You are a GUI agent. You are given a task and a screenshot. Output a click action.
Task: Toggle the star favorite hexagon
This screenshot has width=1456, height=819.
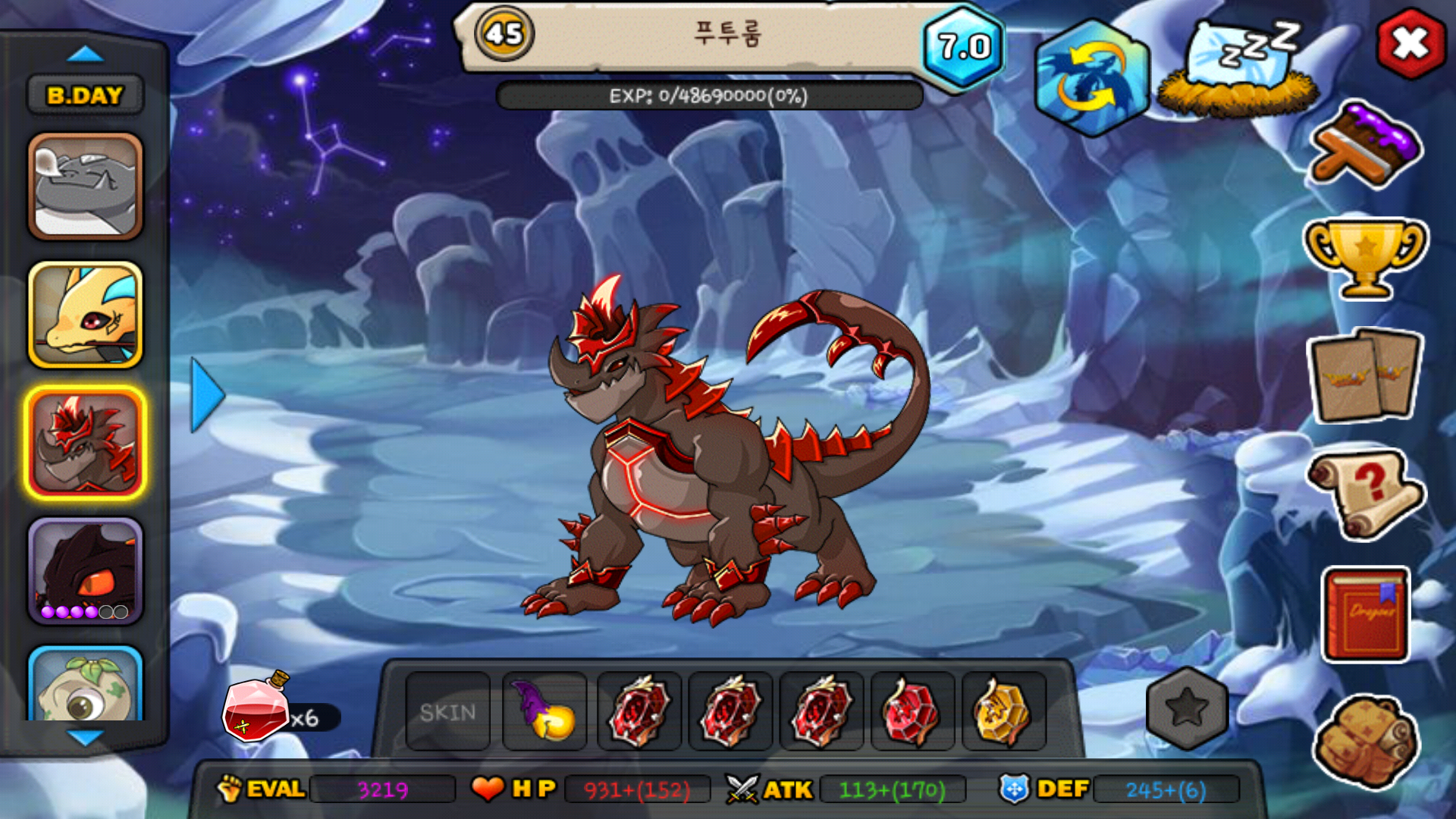tap(1187, 709)
